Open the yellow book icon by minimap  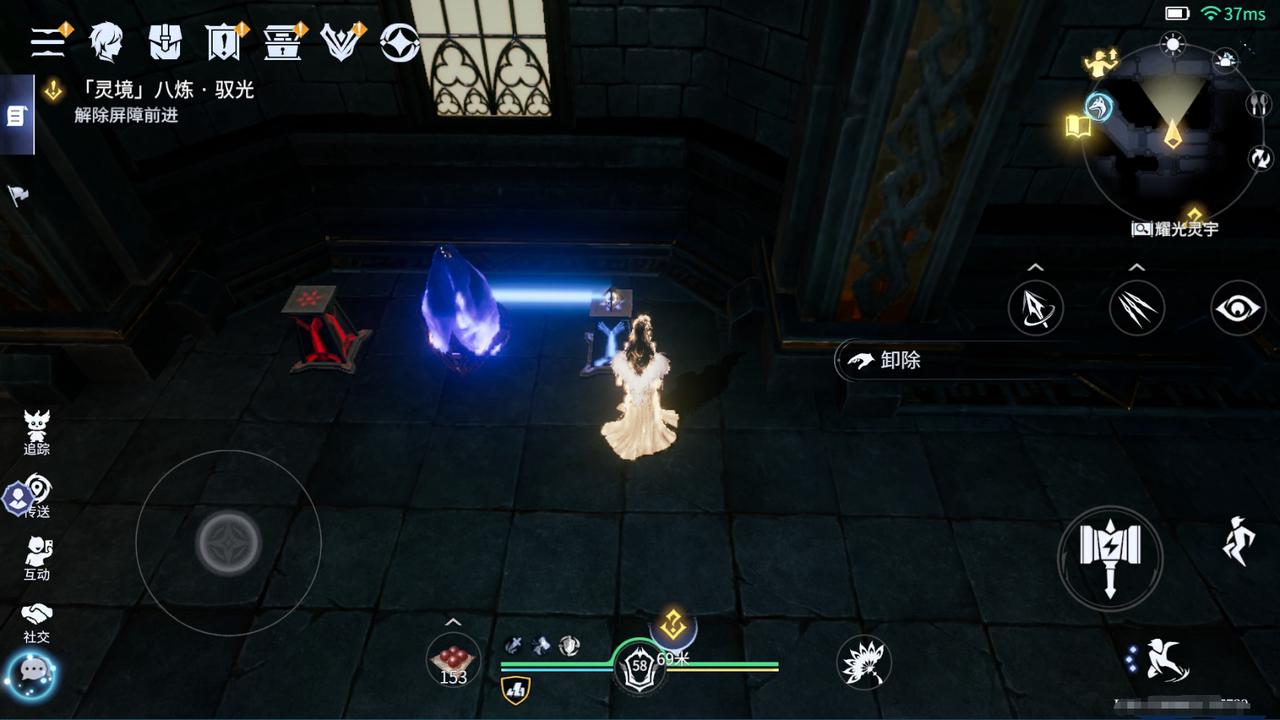coord(1078,126)
